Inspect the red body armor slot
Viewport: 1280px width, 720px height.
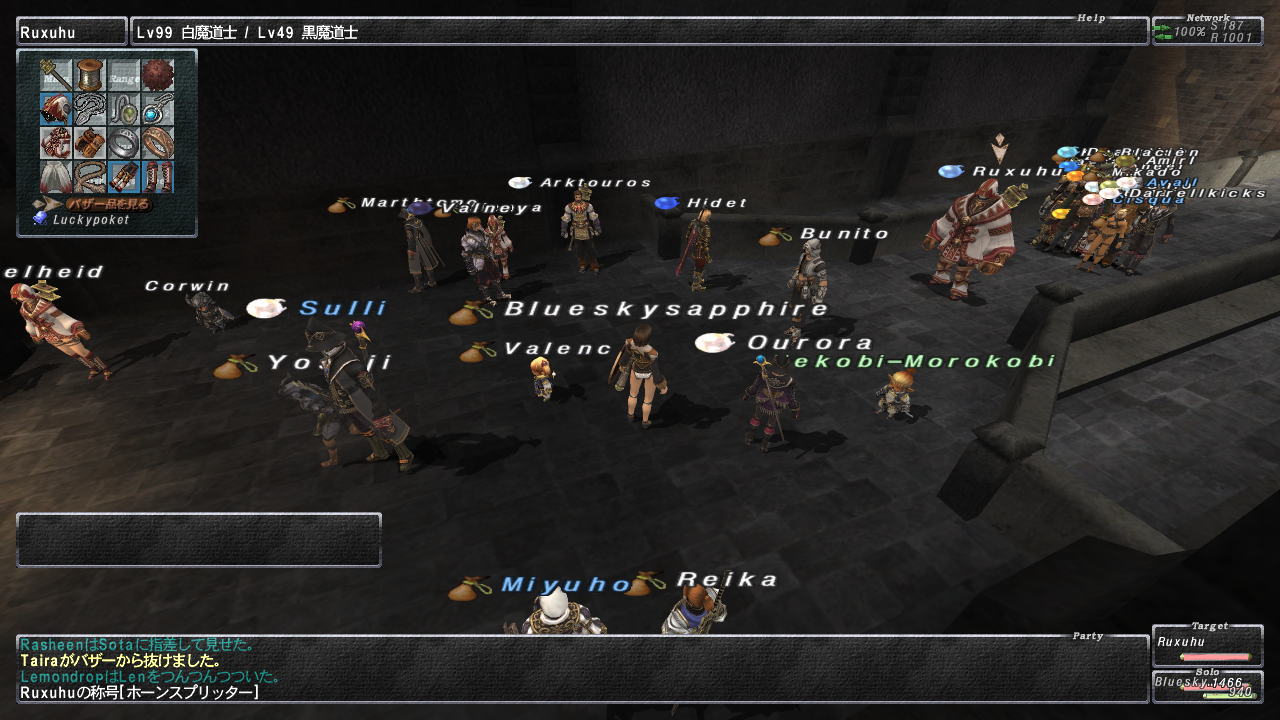56,143
